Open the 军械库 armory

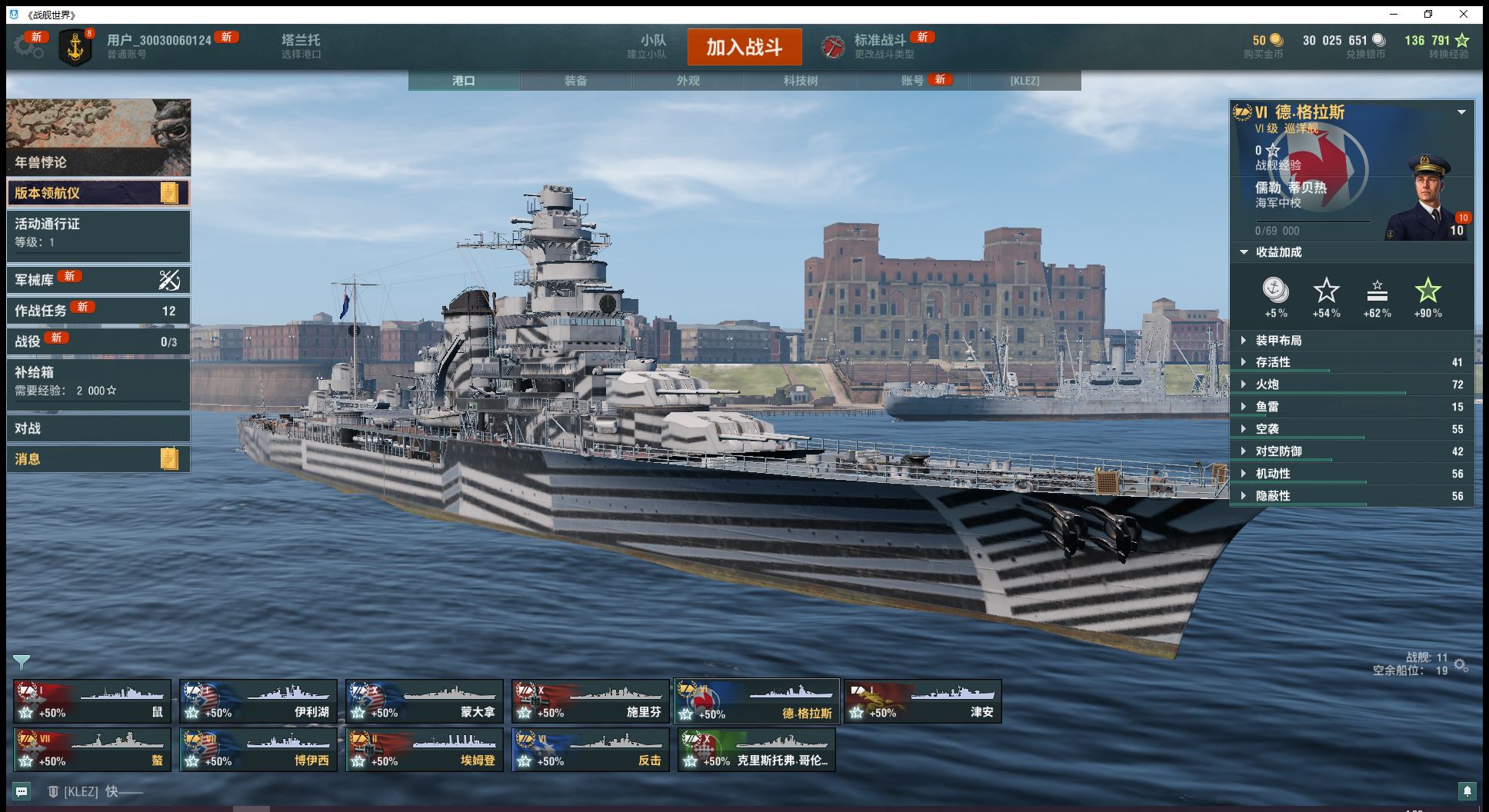98,280
